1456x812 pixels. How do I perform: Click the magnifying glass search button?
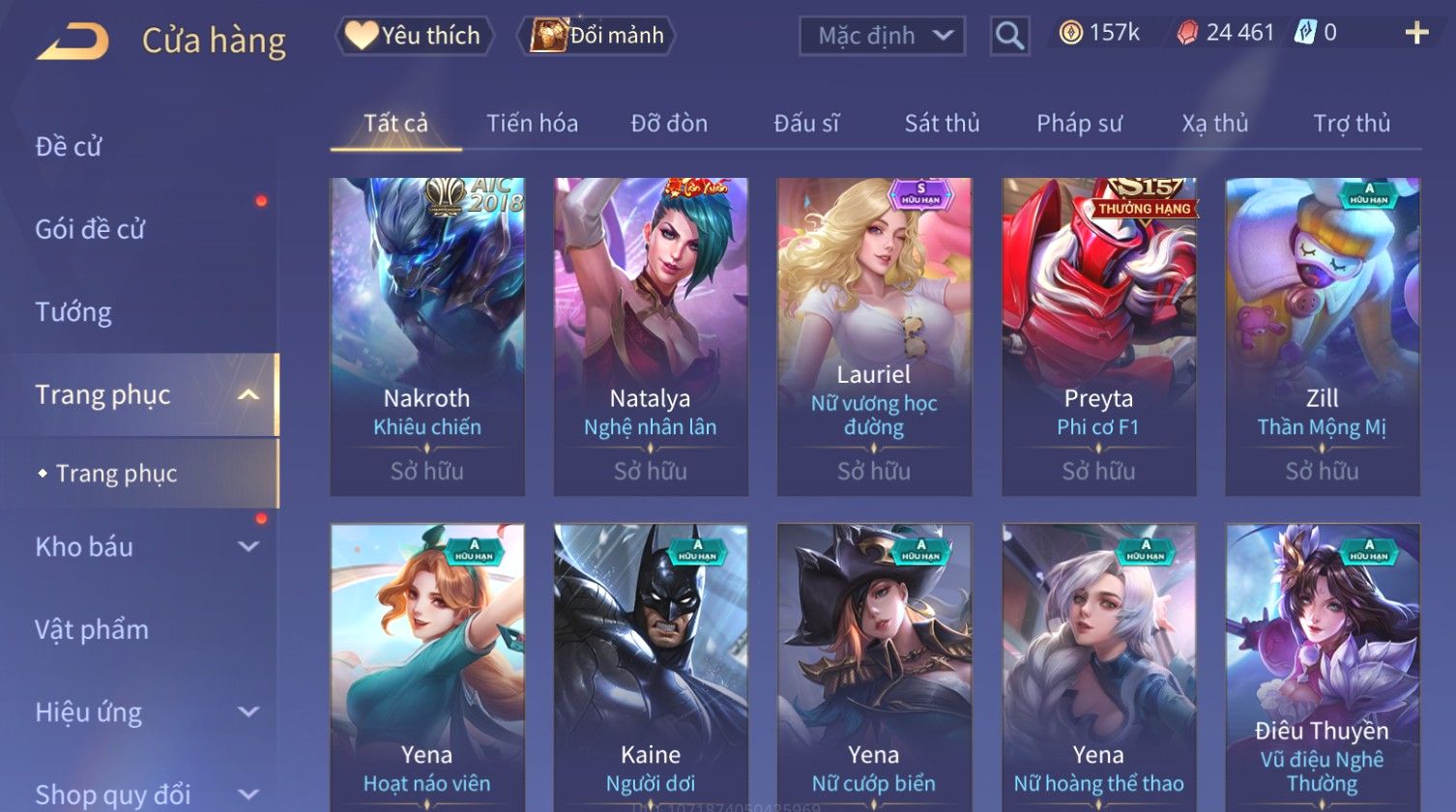[x=1009, y=36]
